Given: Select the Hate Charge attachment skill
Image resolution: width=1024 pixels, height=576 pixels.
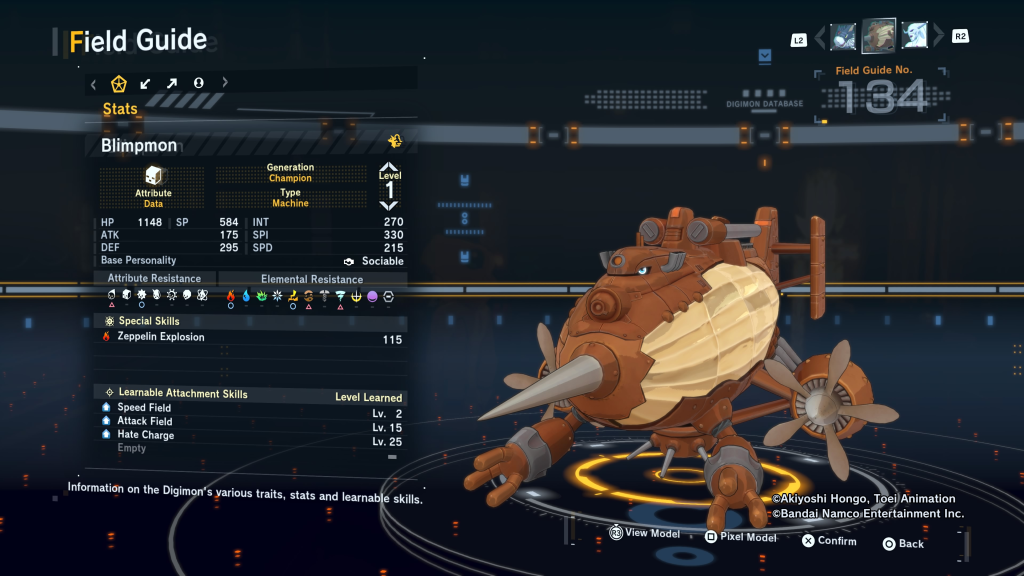Looking at the screenshot, I should click(x=145, y=436).
